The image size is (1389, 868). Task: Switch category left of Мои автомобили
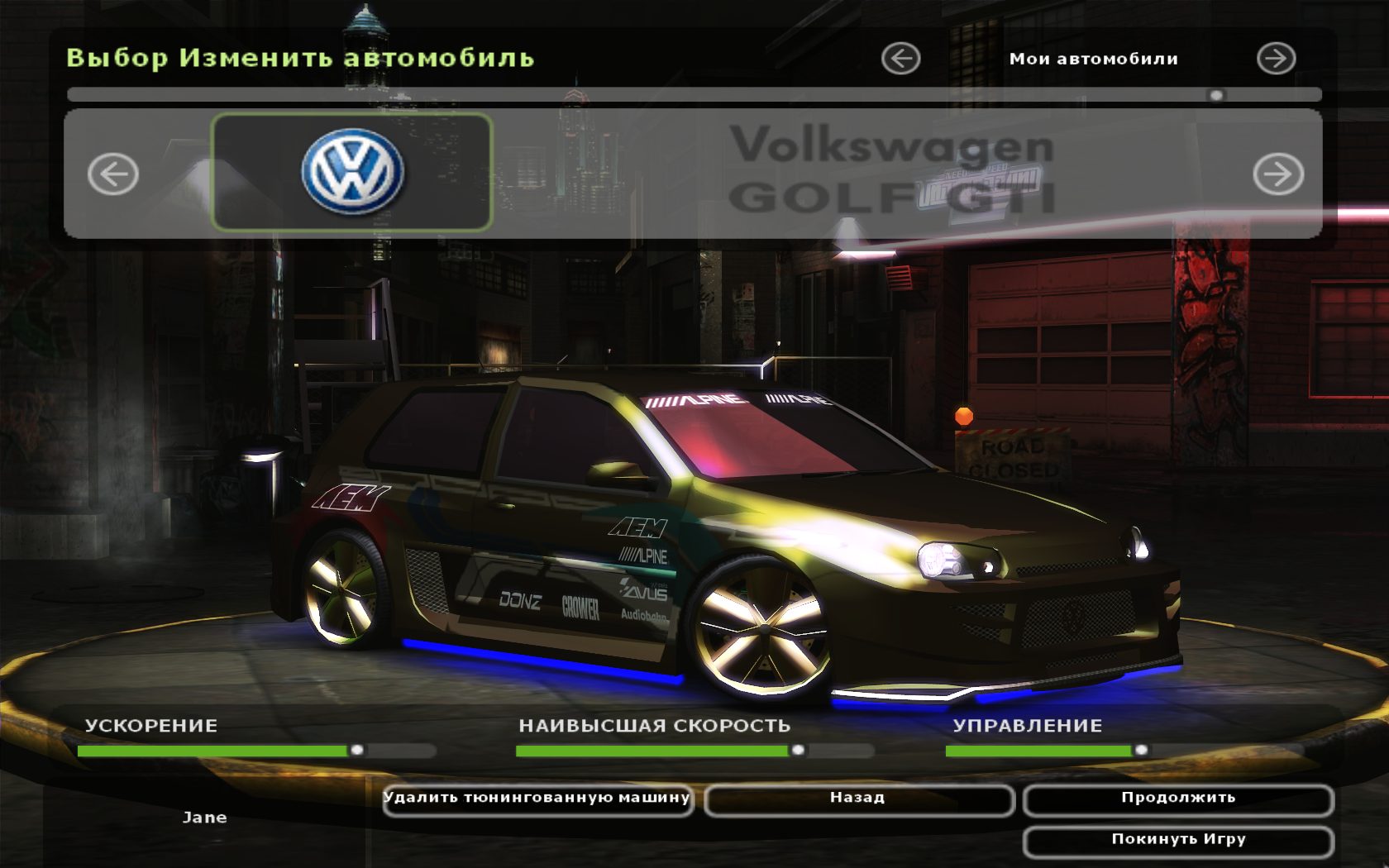pyautogui.click(x=900, y=59)
